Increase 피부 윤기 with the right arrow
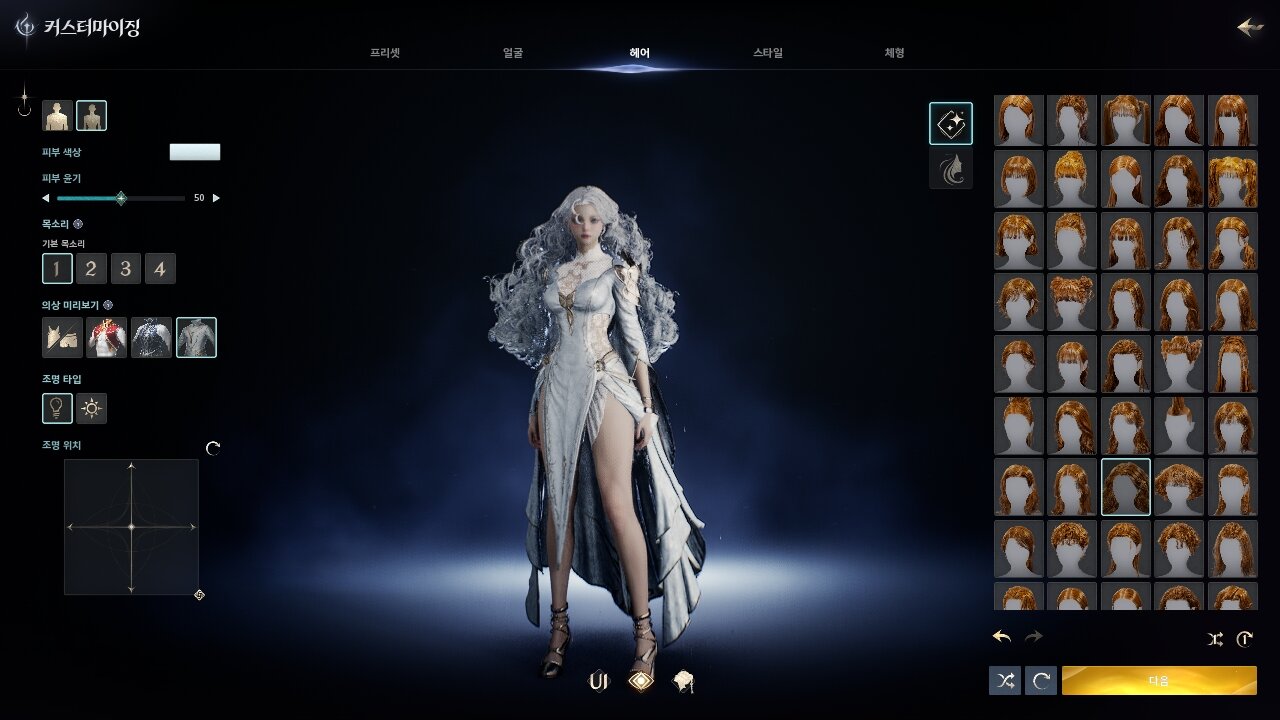 tap(217, 198)
